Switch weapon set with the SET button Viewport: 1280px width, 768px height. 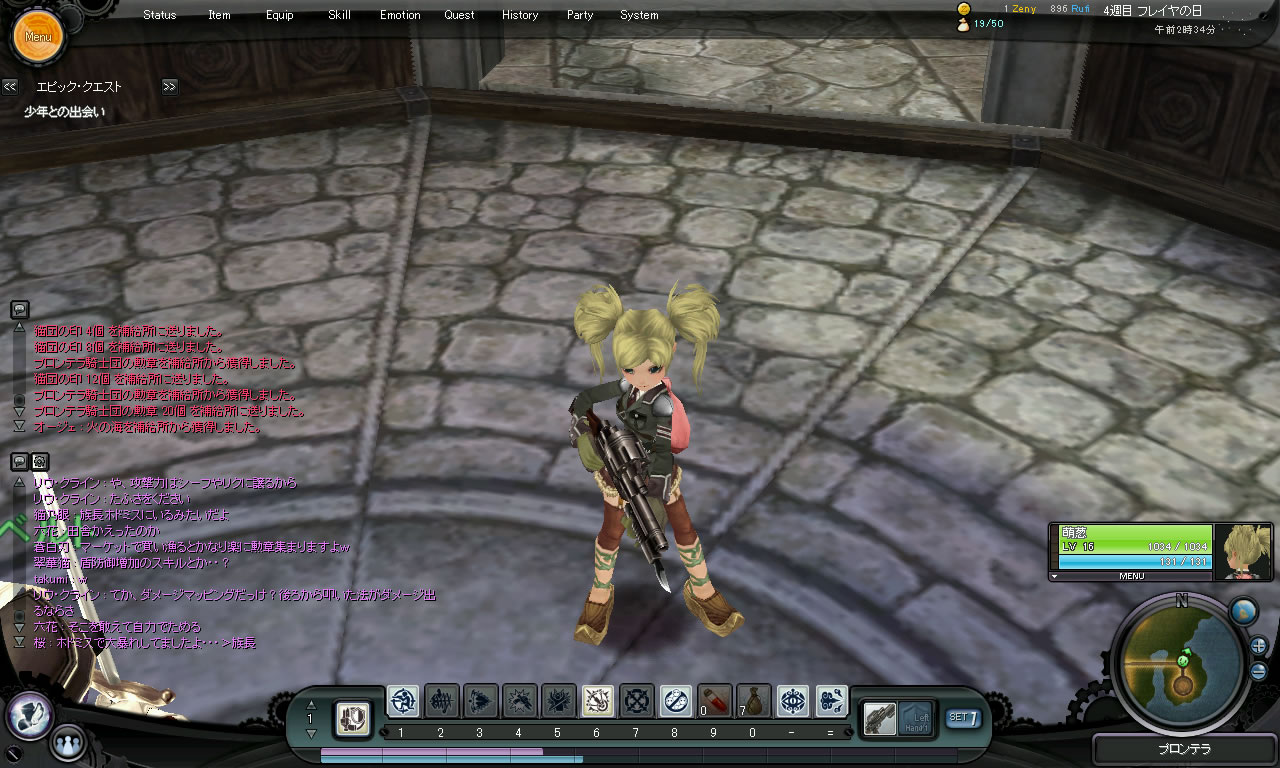pos(962,717)
